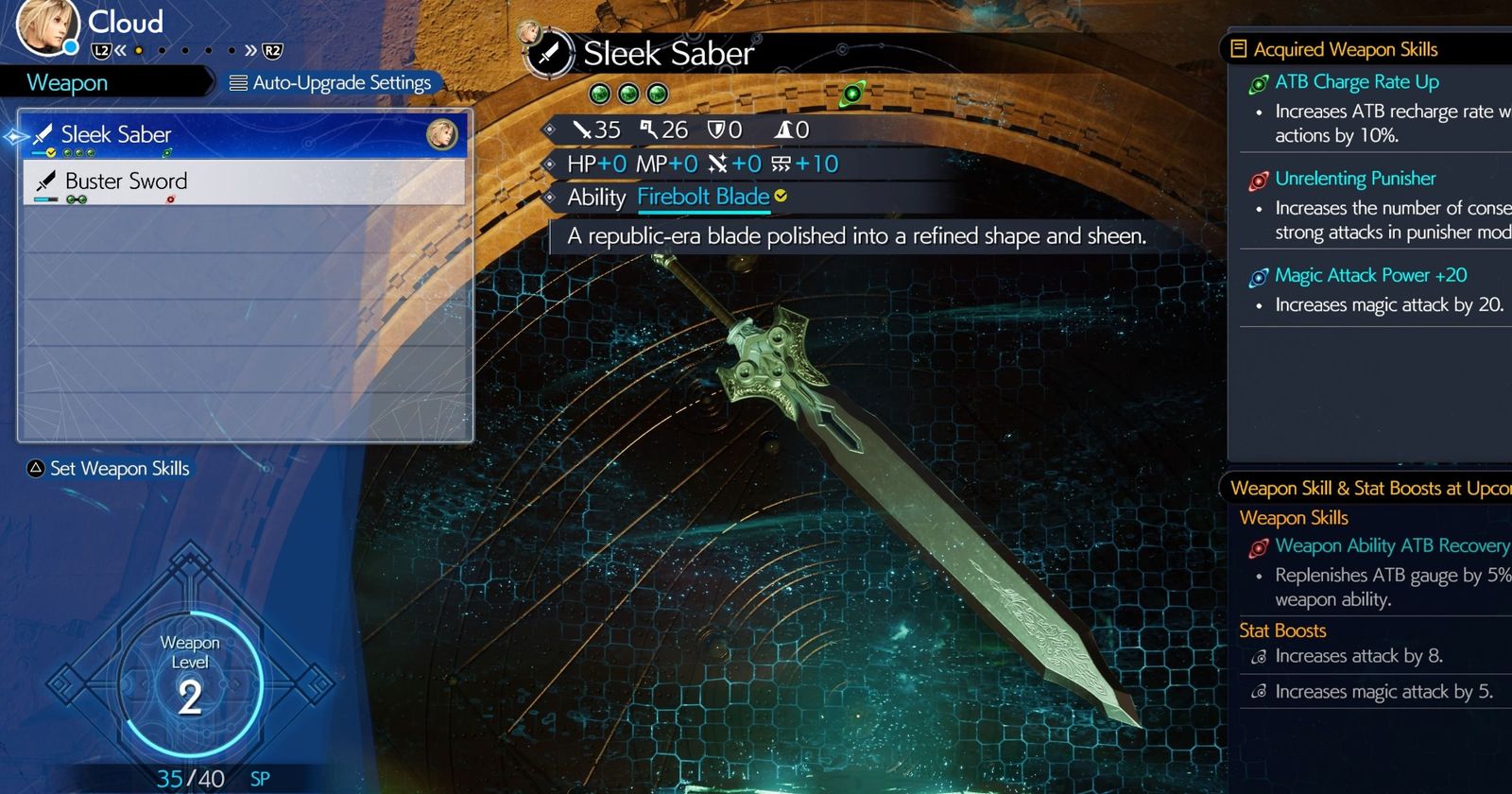Screen dimensions: 1512x794
Task: Choose the Unrelenting Punisher weapon skill
Action: (x=1354, y=179)
